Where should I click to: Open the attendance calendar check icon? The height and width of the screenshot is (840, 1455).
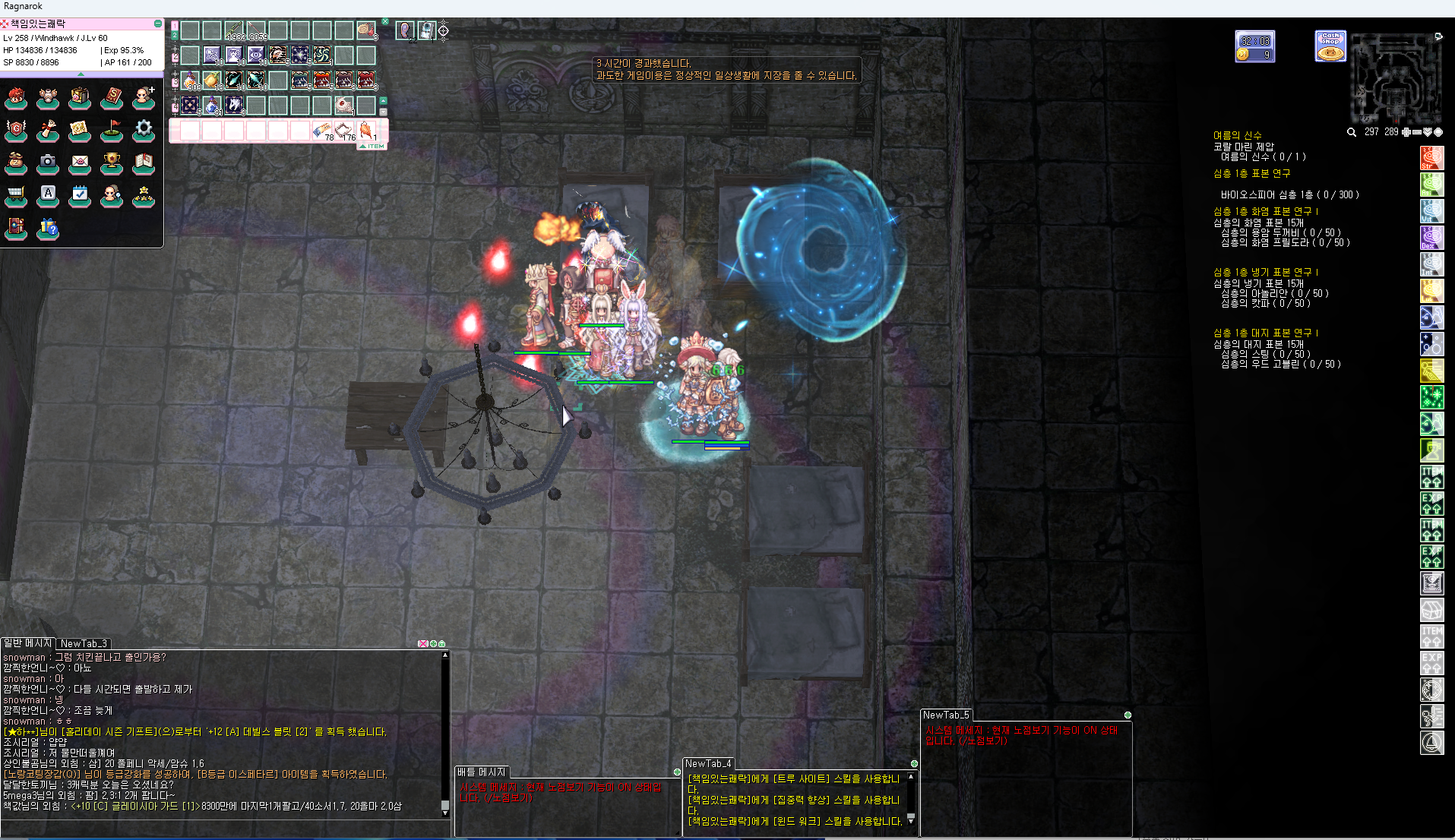pyautogui.click(x=80, y=195)
